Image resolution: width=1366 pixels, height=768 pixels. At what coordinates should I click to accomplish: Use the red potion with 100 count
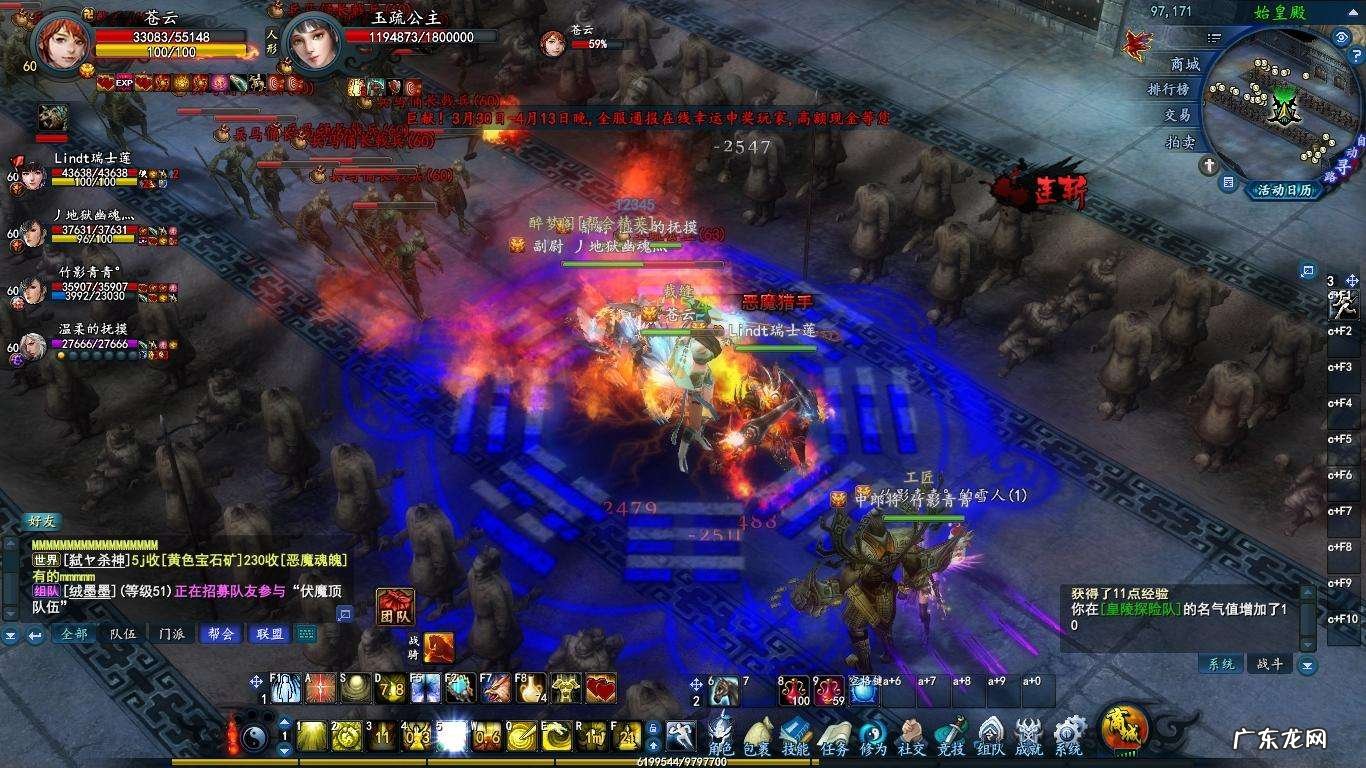795,691
